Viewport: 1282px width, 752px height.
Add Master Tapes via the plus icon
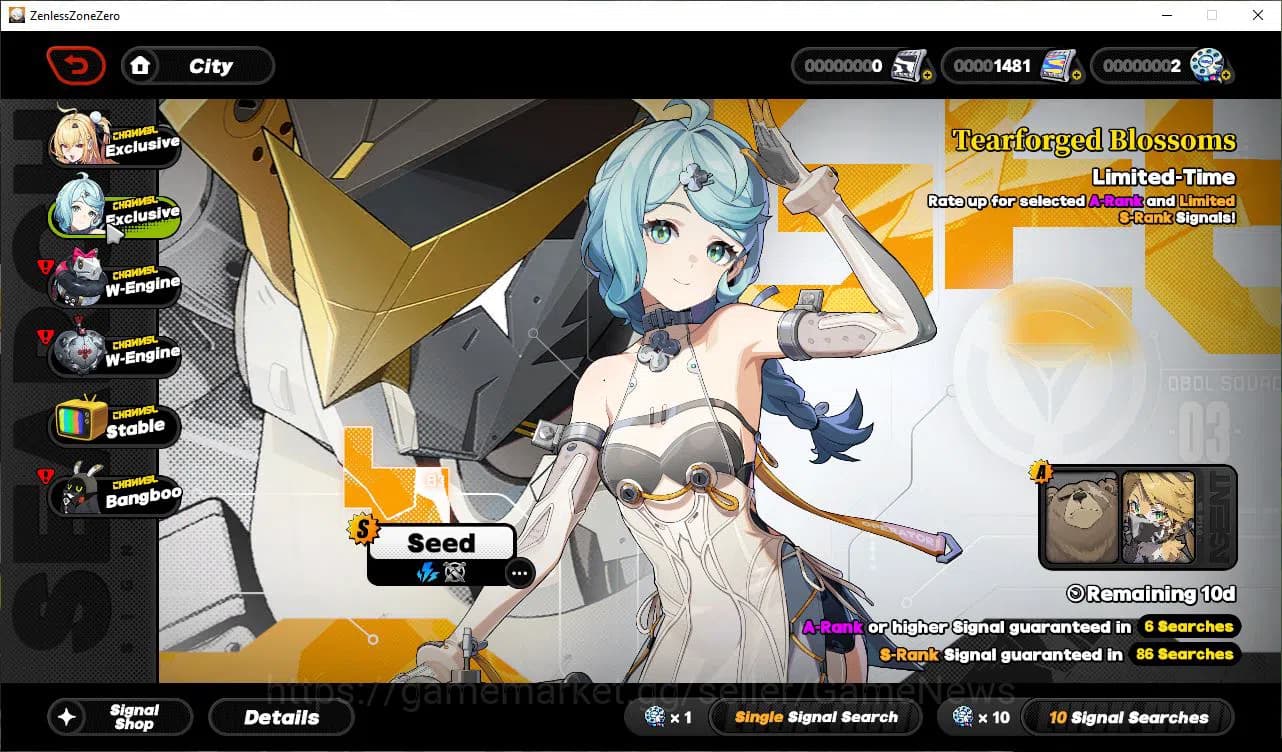coord(930,73)
